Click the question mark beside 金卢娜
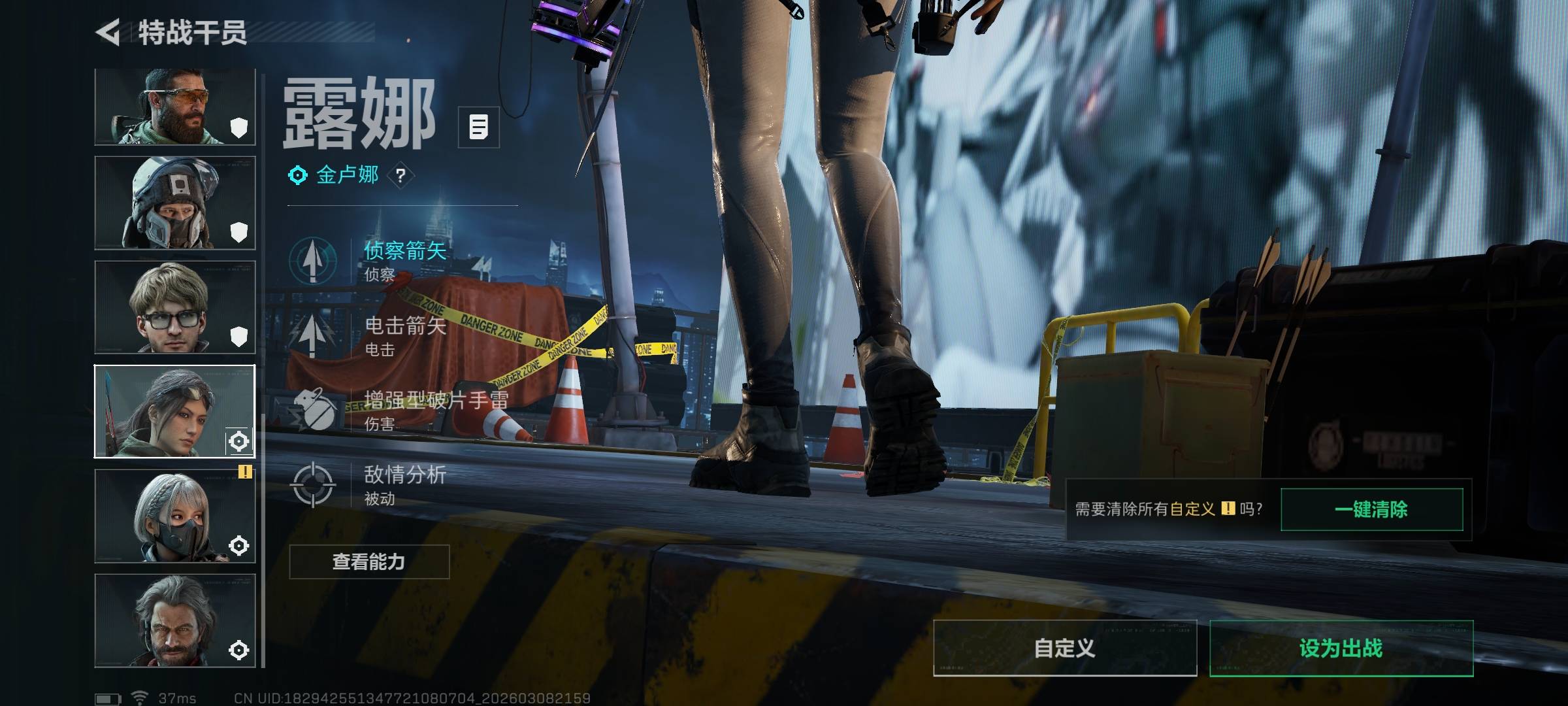The image size is (1568, 706). point(400,175)
